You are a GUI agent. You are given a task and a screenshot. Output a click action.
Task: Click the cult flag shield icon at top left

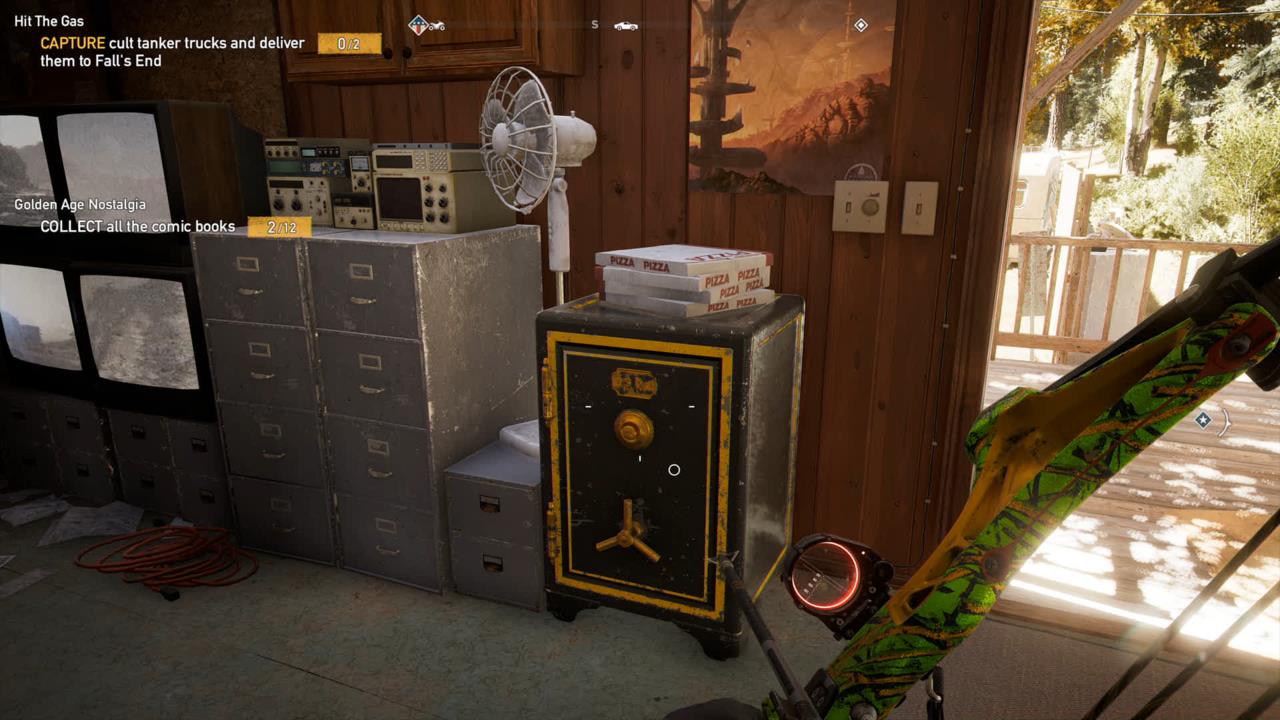click(x=418, y=25)
